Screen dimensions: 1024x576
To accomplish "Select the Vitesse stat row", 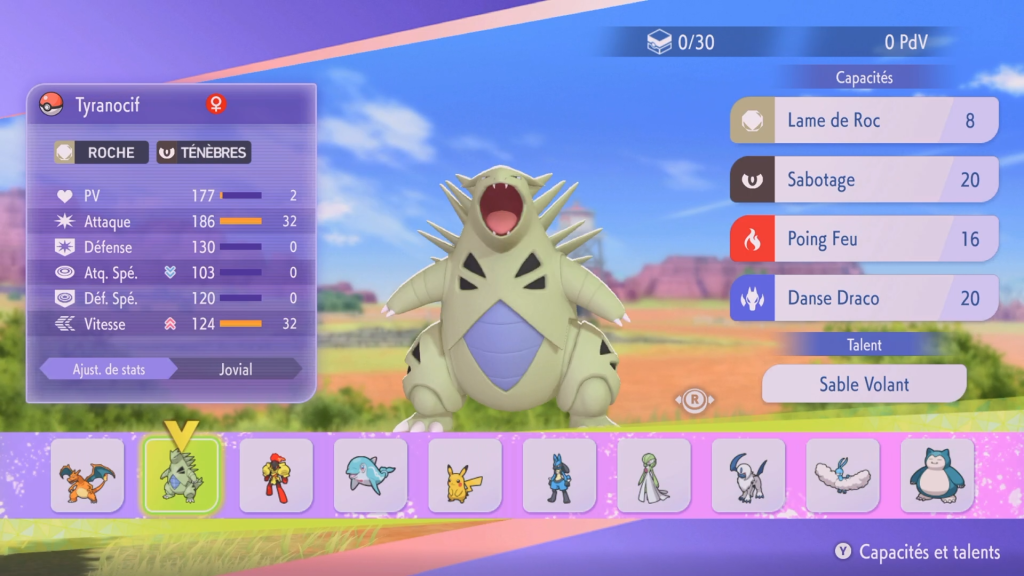I will click(171, 323).
